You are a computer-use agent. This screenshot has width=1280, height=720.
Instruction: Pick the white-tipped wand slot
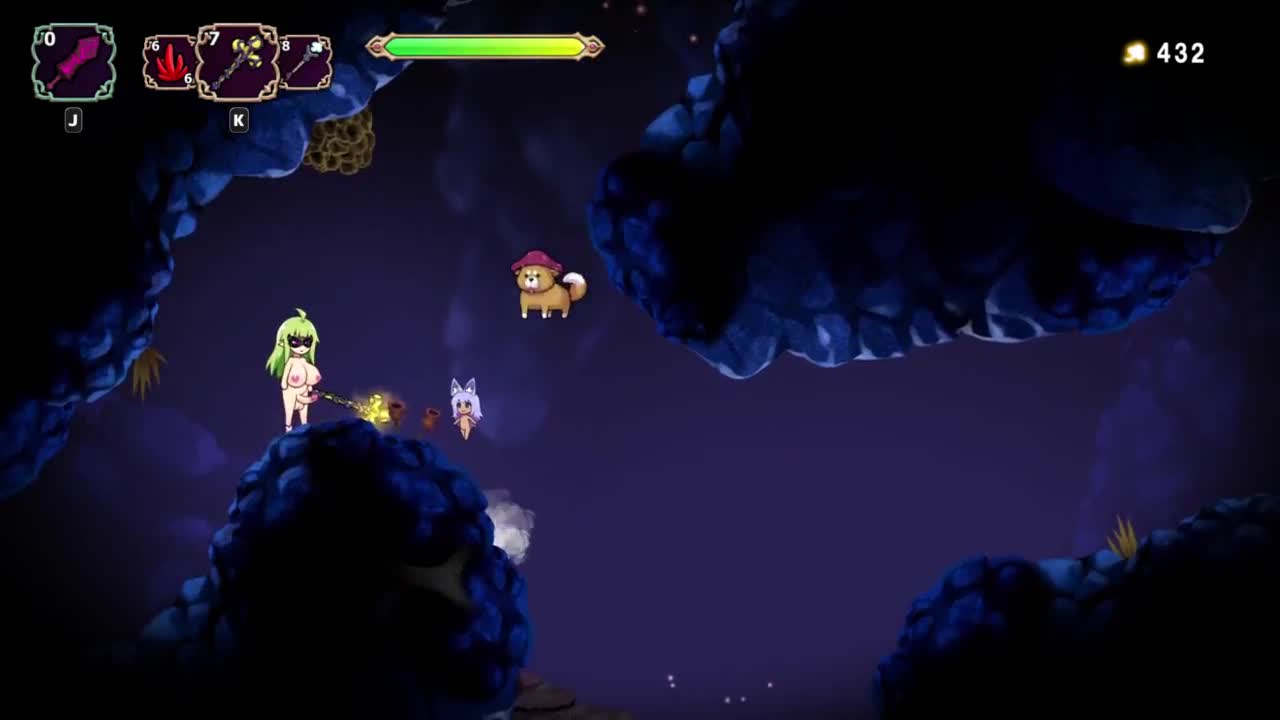(305, 63)
